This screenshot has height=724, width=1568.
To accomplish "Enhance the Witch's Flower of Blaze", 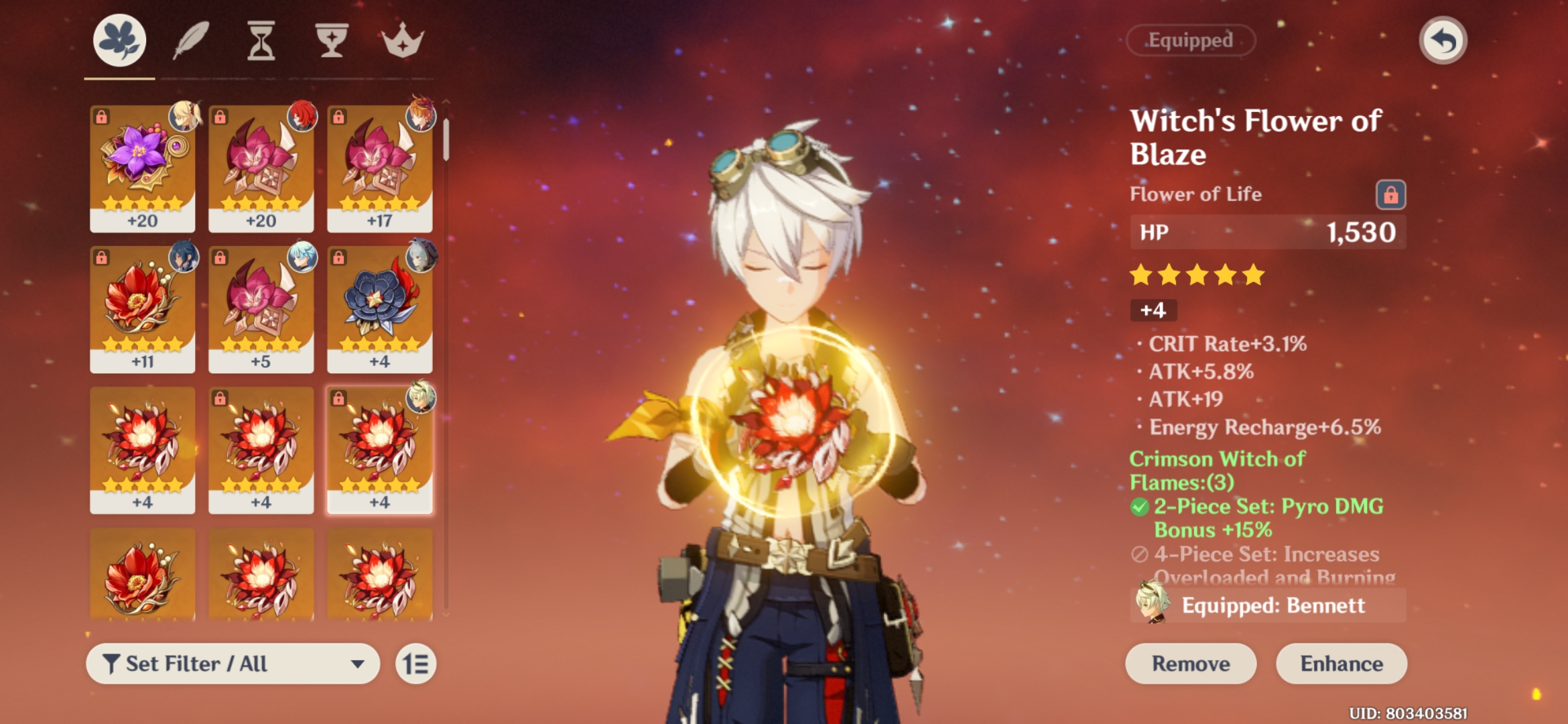I will pyautogui.click(x=1341, y=664).
